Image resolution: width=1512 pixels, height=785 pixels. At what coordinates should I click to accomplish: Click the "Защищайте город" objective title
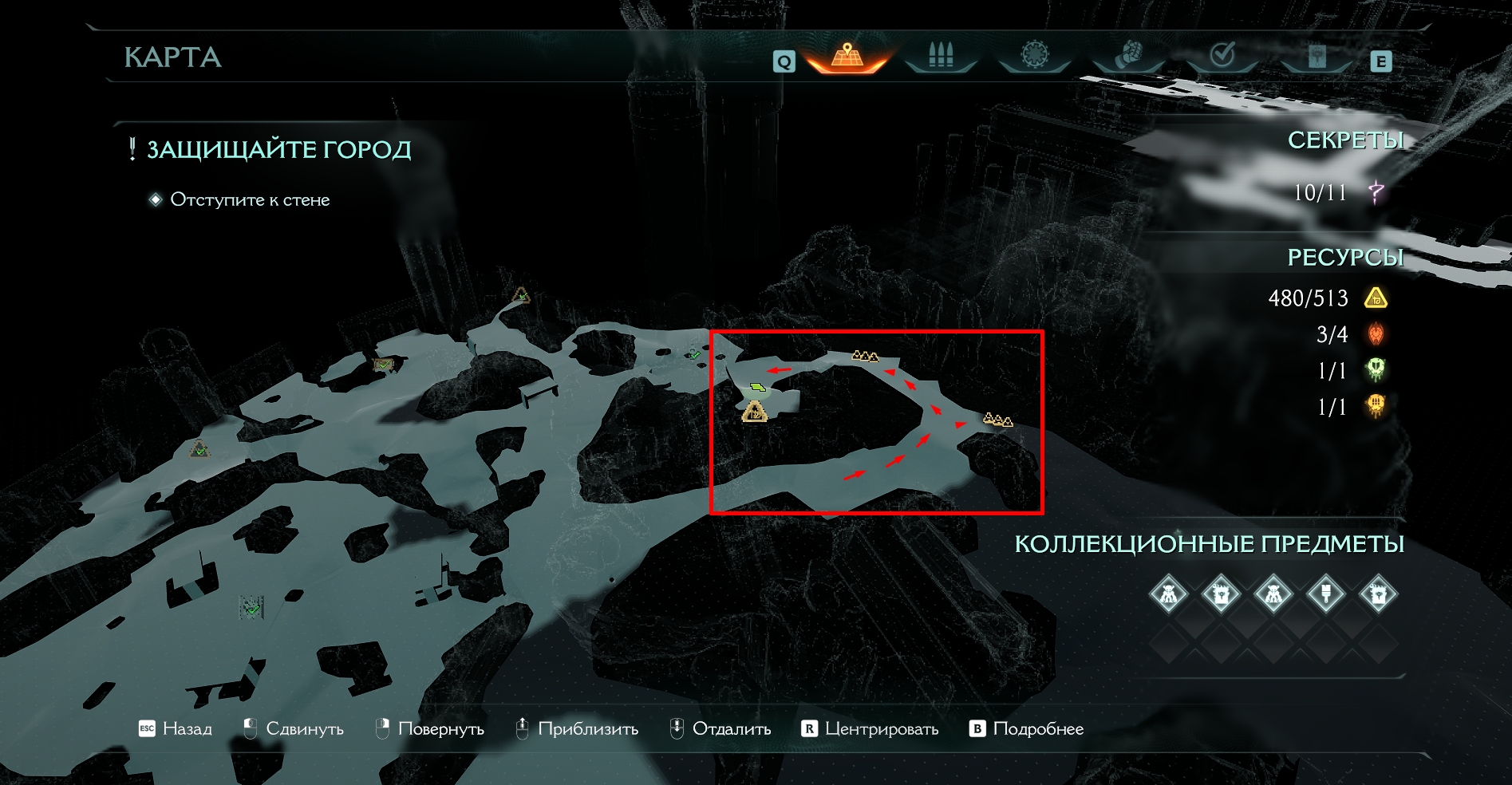pos(278,149)
